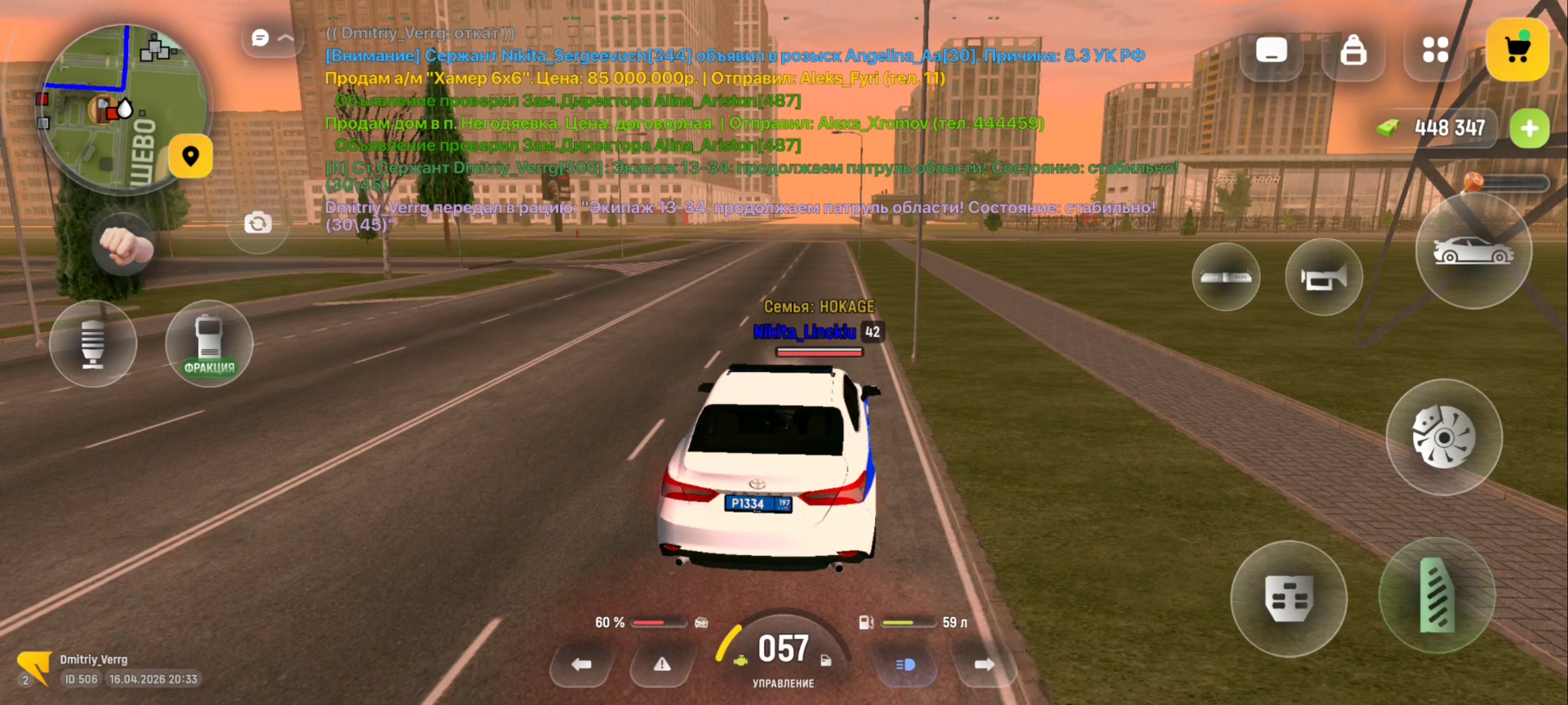Open the car options button
1568x705 pixels.
pos(1473,251)
